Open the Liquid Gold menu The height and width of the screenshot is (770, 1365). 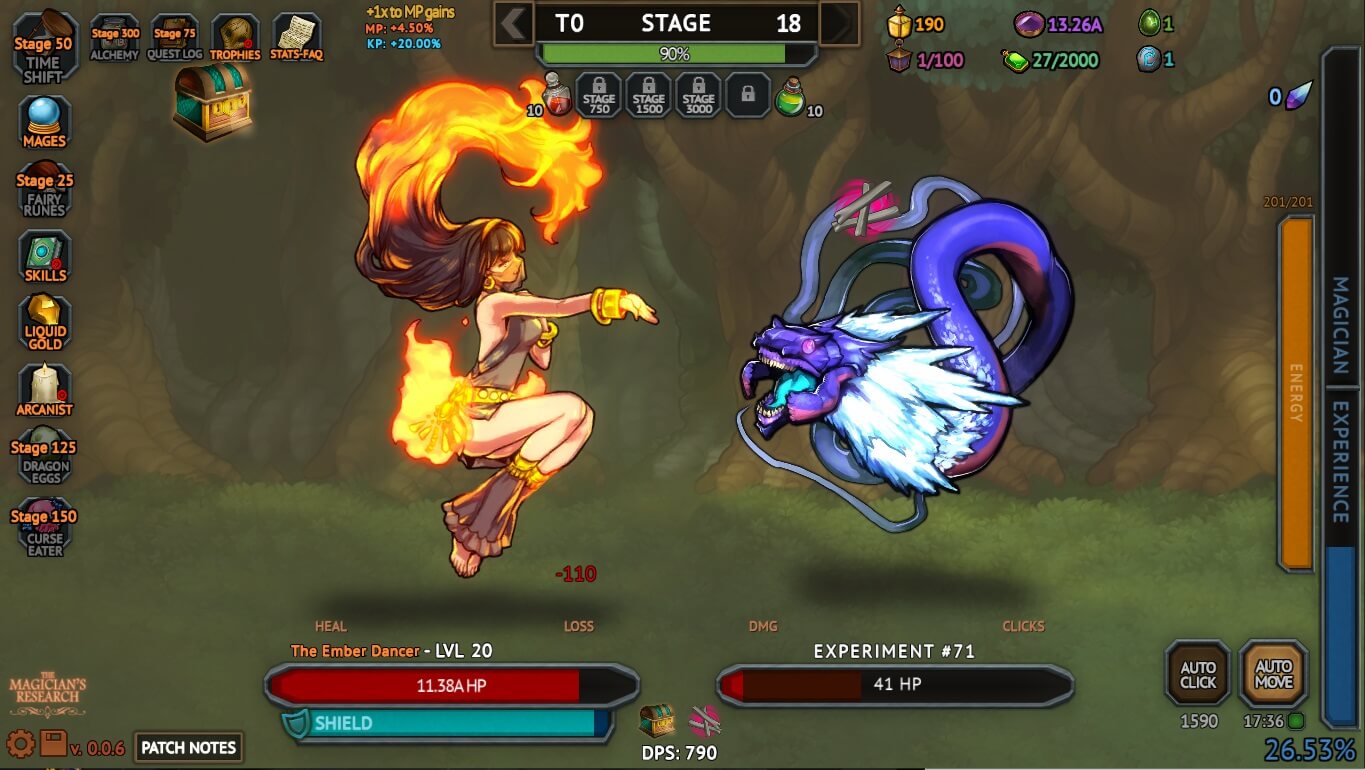[x=44, y=322]
